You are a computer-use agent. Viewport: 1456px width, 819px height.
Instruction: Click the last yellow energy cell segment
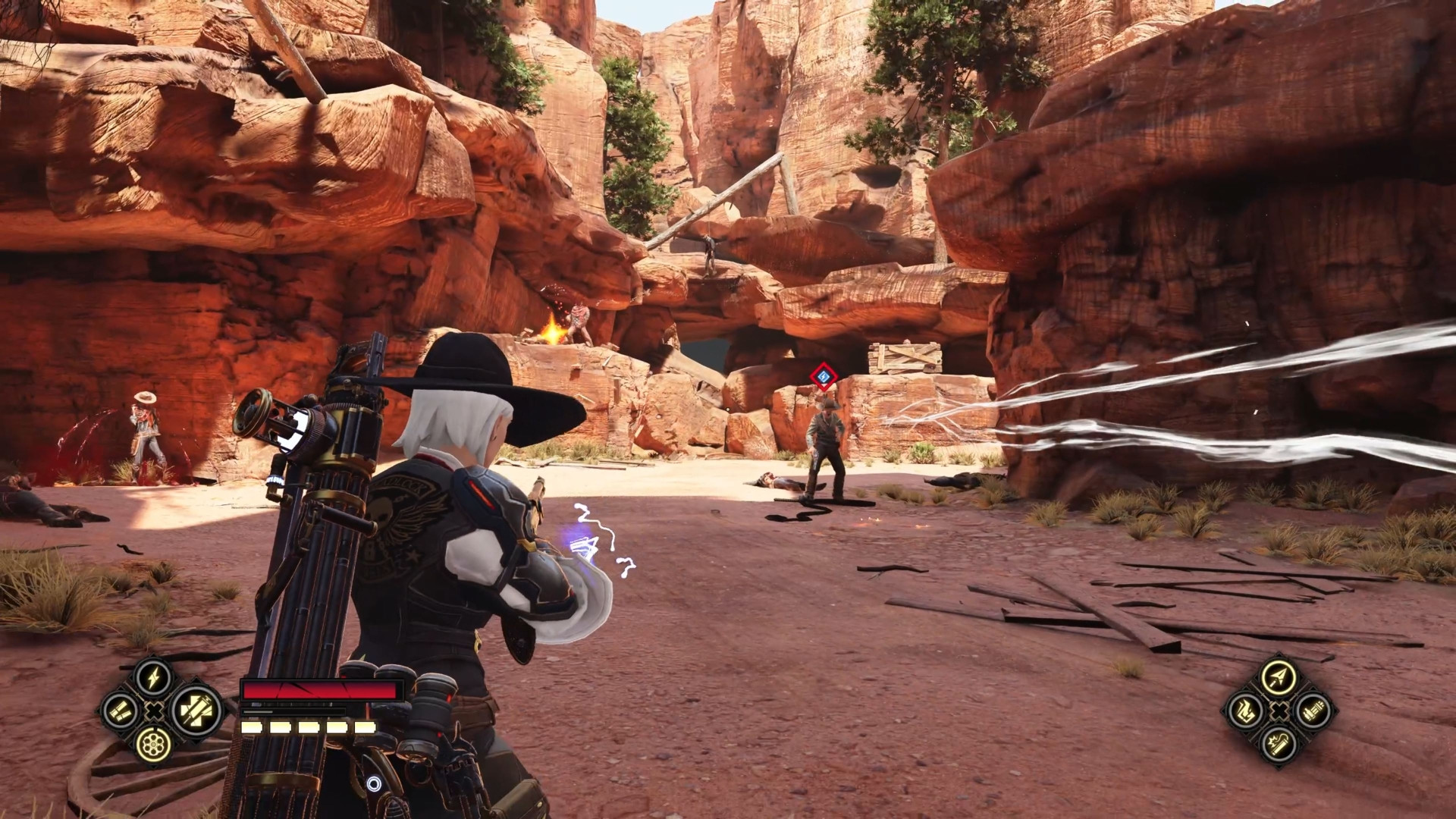coord(366,729)
